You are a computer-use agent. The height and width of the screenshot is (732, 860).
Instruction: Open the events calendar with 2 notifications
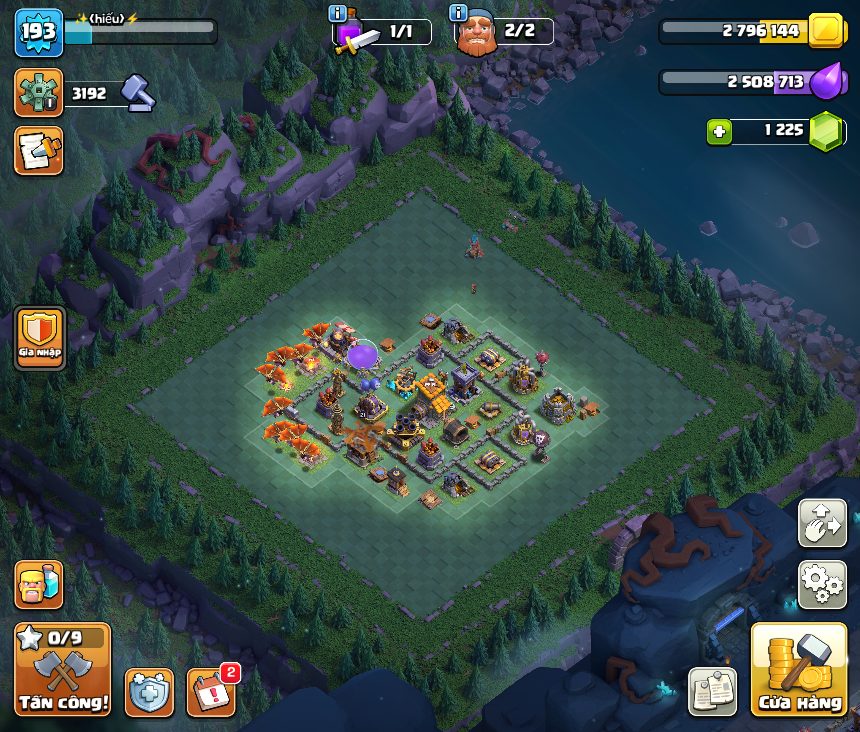[211, 692]
